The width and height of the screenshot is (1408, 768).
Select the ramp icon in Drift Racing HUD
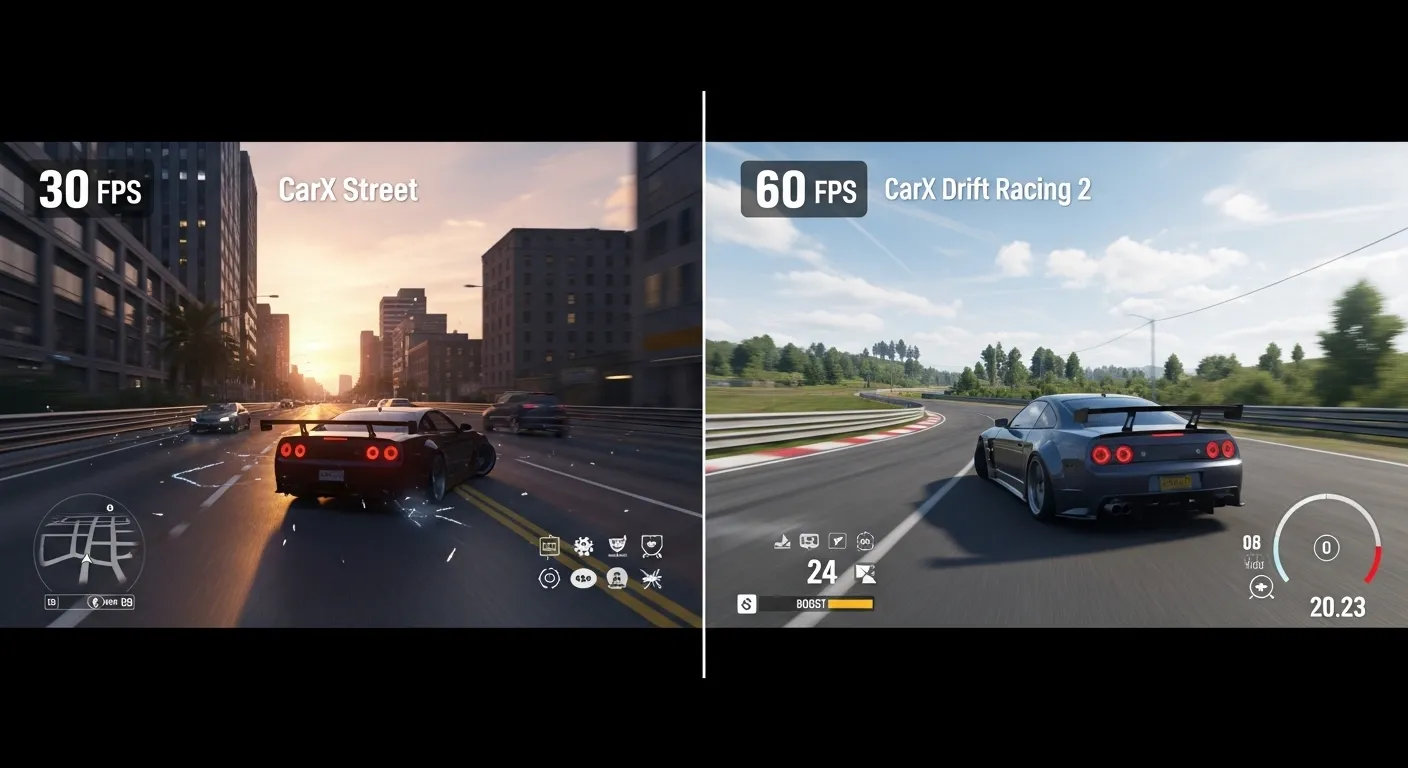click(782, 541)
